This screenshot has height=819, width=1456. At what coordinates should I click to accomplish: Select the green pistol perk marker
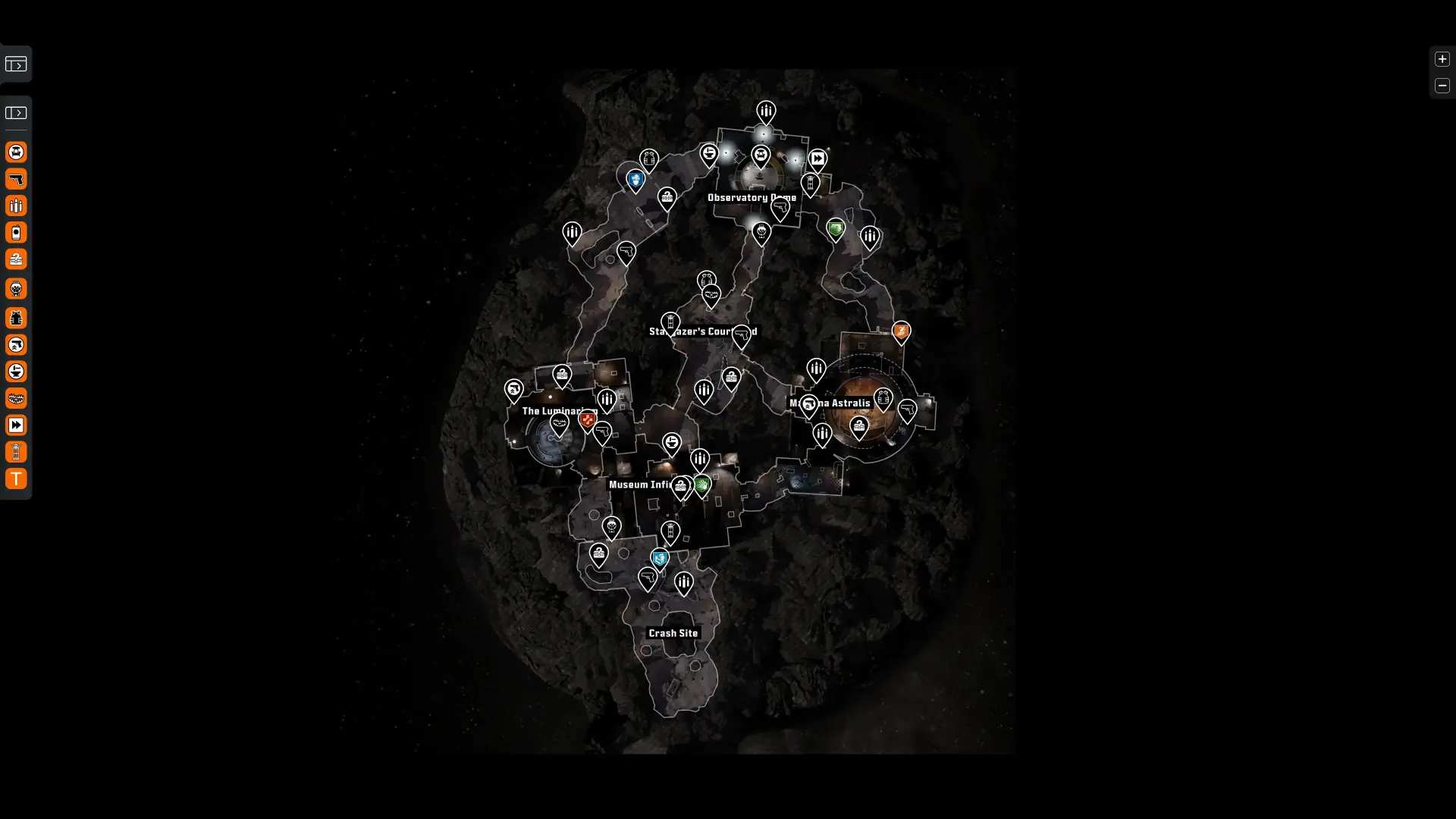click(836, 227)
